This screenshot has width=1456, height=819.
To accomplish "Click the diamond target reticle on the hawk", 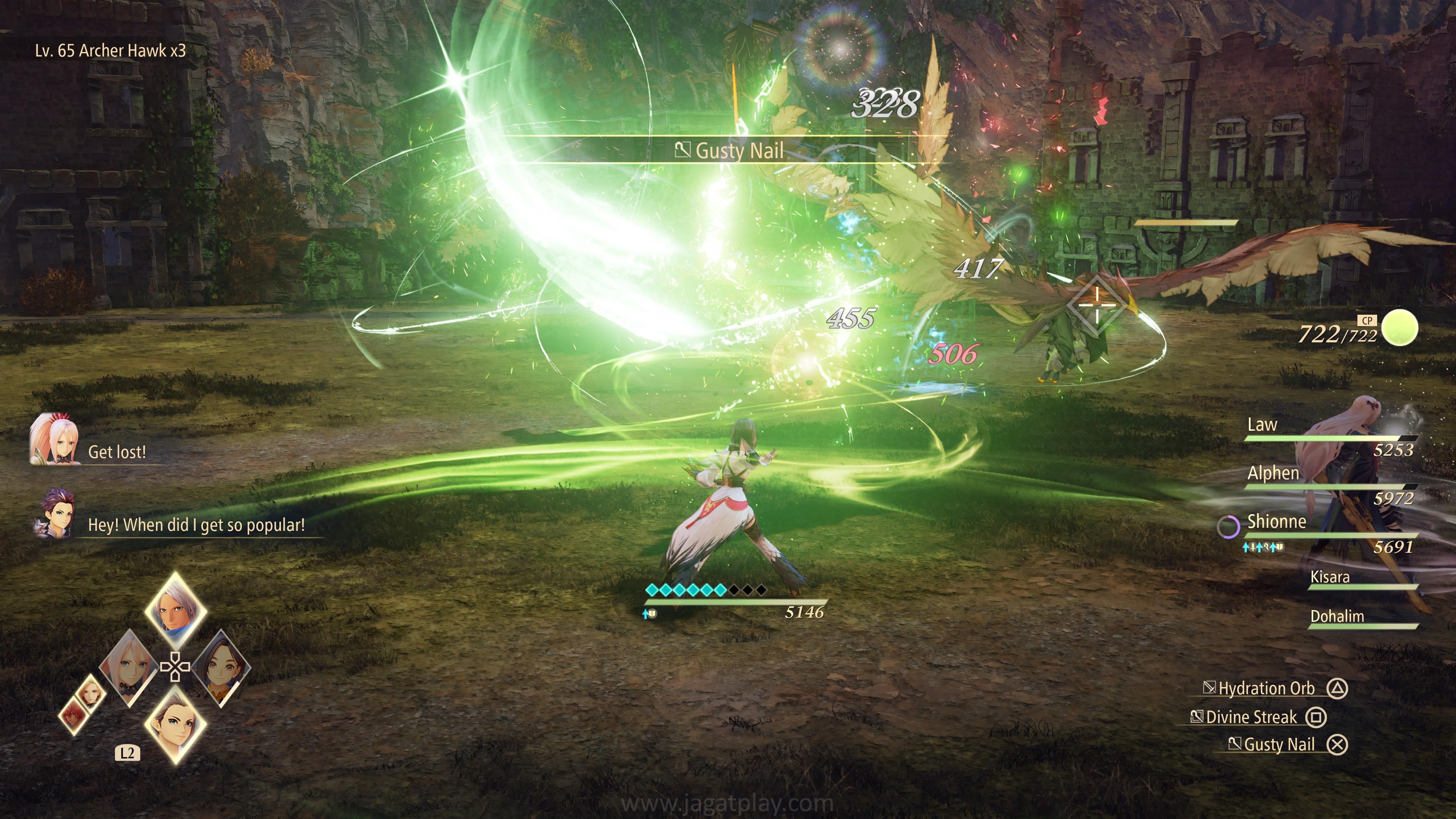I will (x=1097, y=306).
